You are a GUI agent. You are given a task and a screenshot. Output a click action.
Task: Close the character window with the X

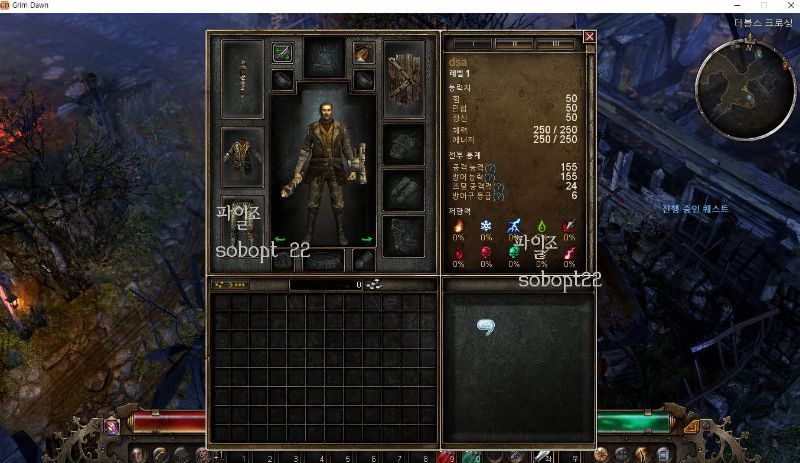(589, 37)
